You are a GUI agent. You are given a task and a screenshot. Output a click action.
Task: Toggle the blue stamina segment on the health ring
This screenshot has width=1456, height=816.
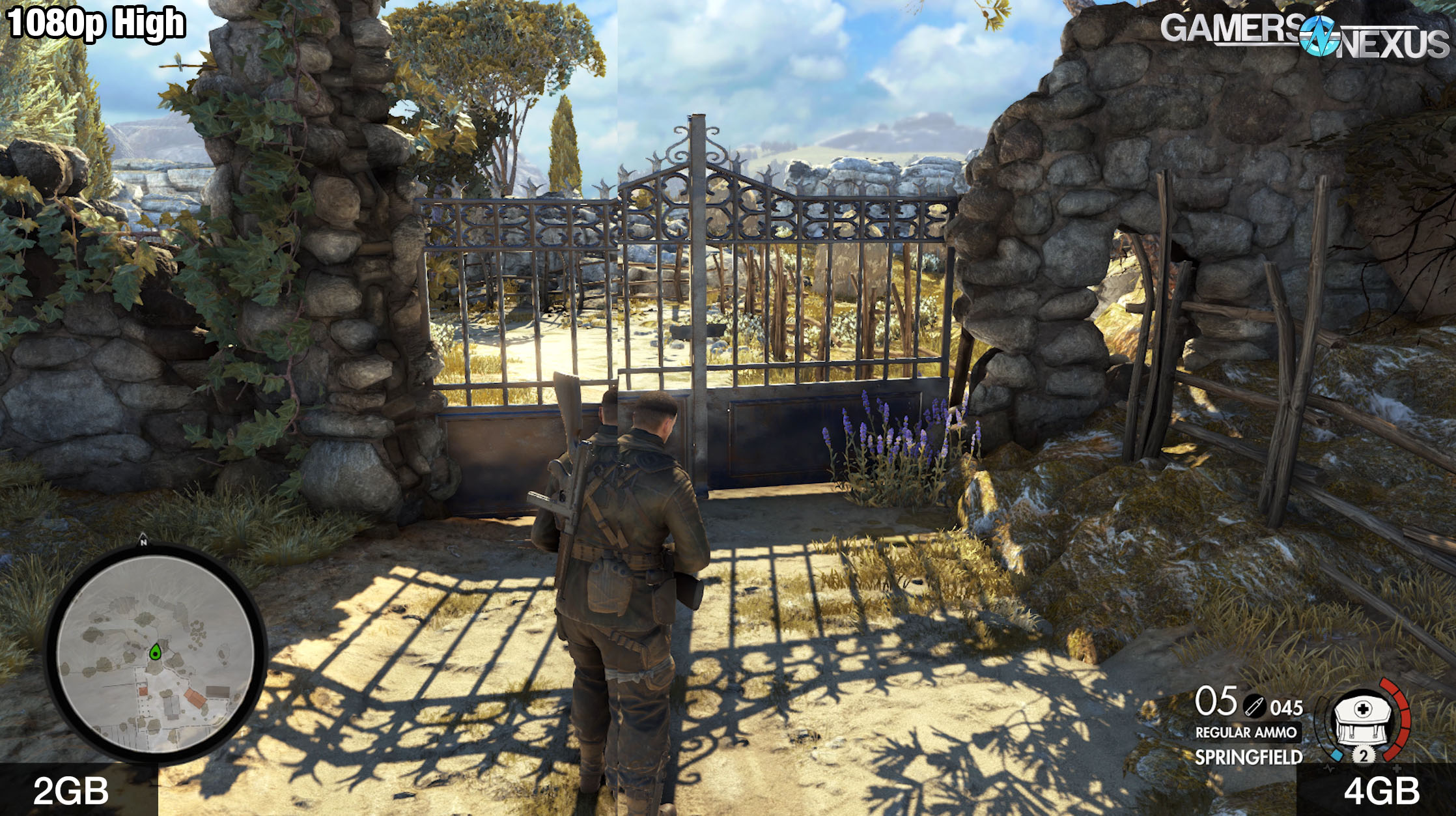[1337, 755]
